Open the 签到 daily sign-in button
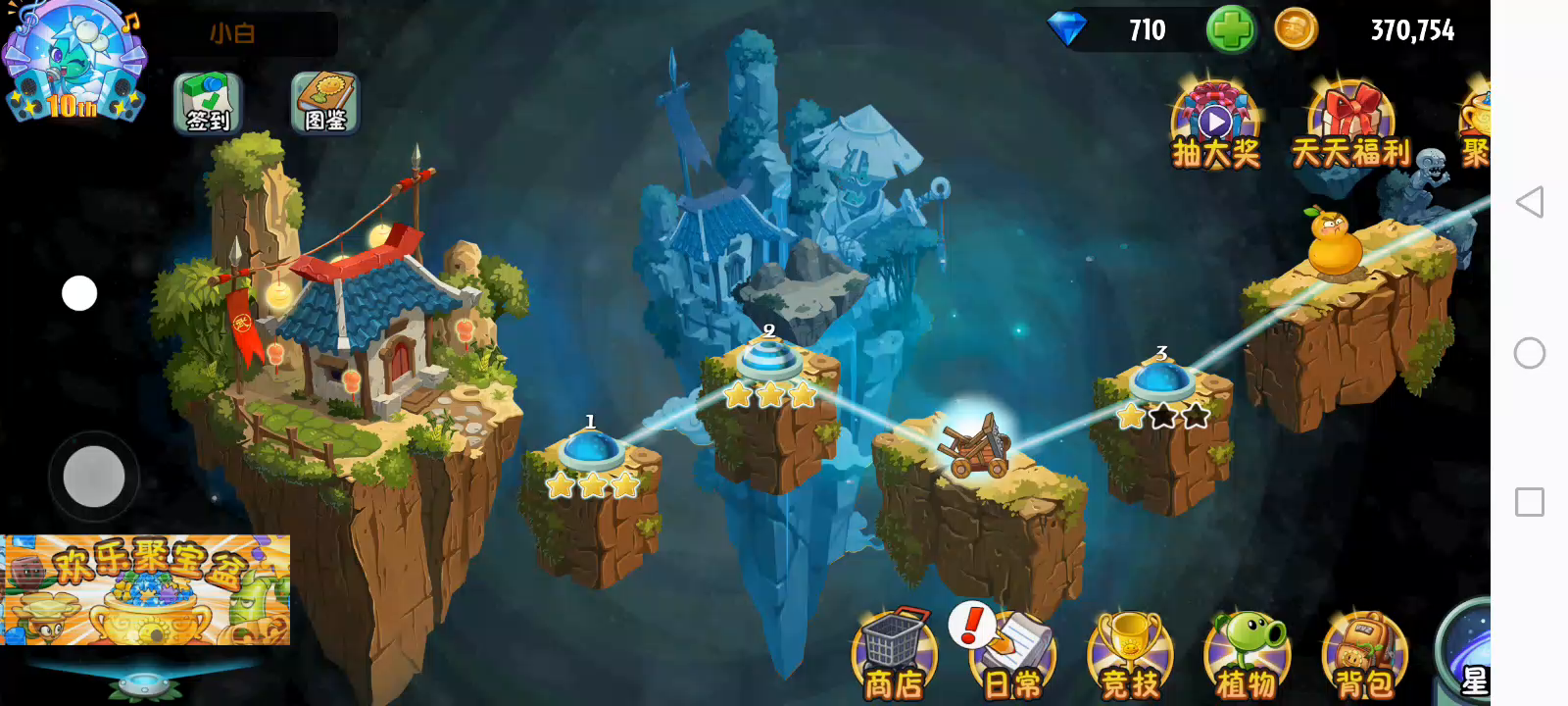The width and height of the screenshot is (1568, 706). (x=208, y=103)
